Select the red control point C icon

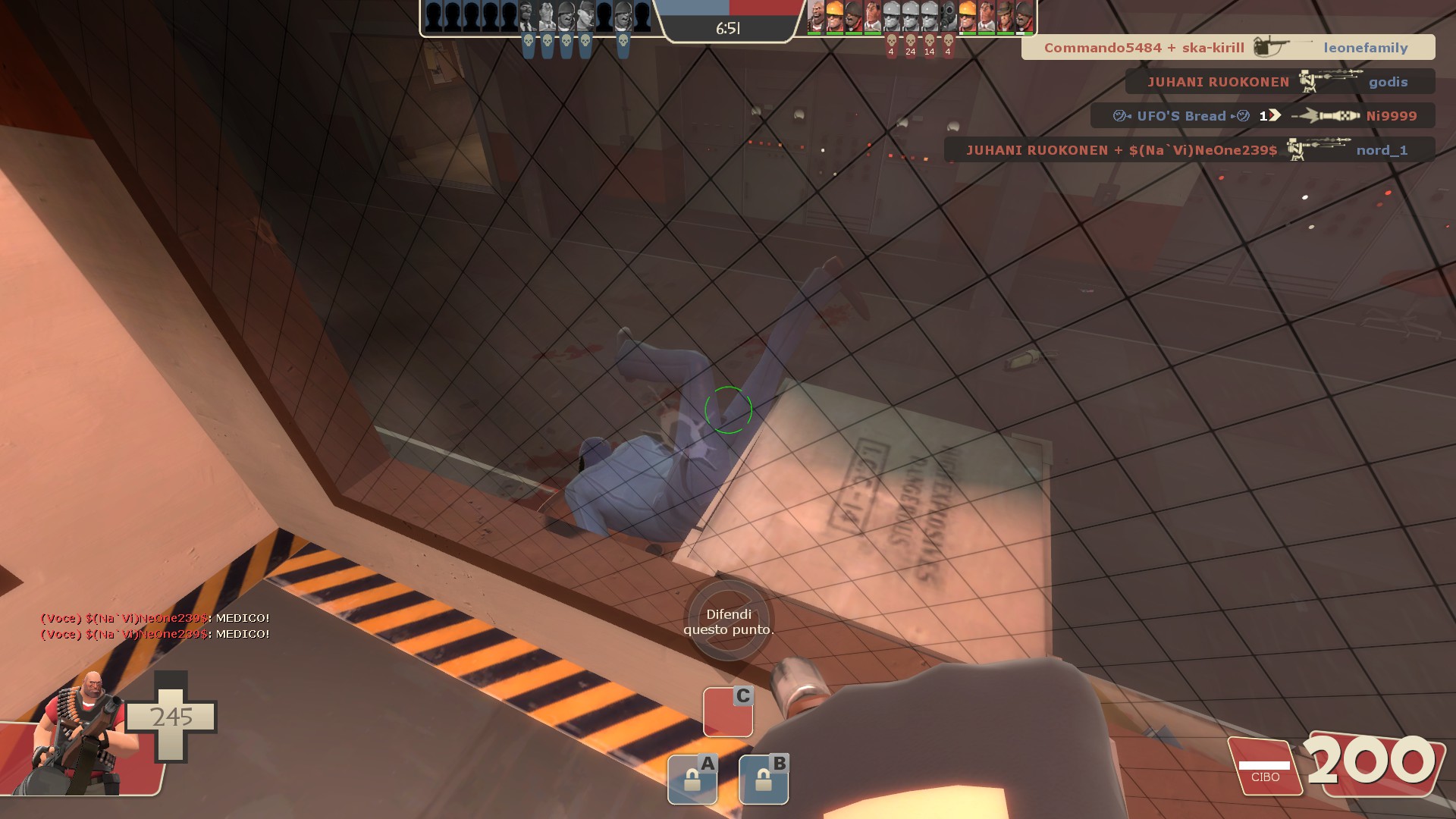[727, 711]
